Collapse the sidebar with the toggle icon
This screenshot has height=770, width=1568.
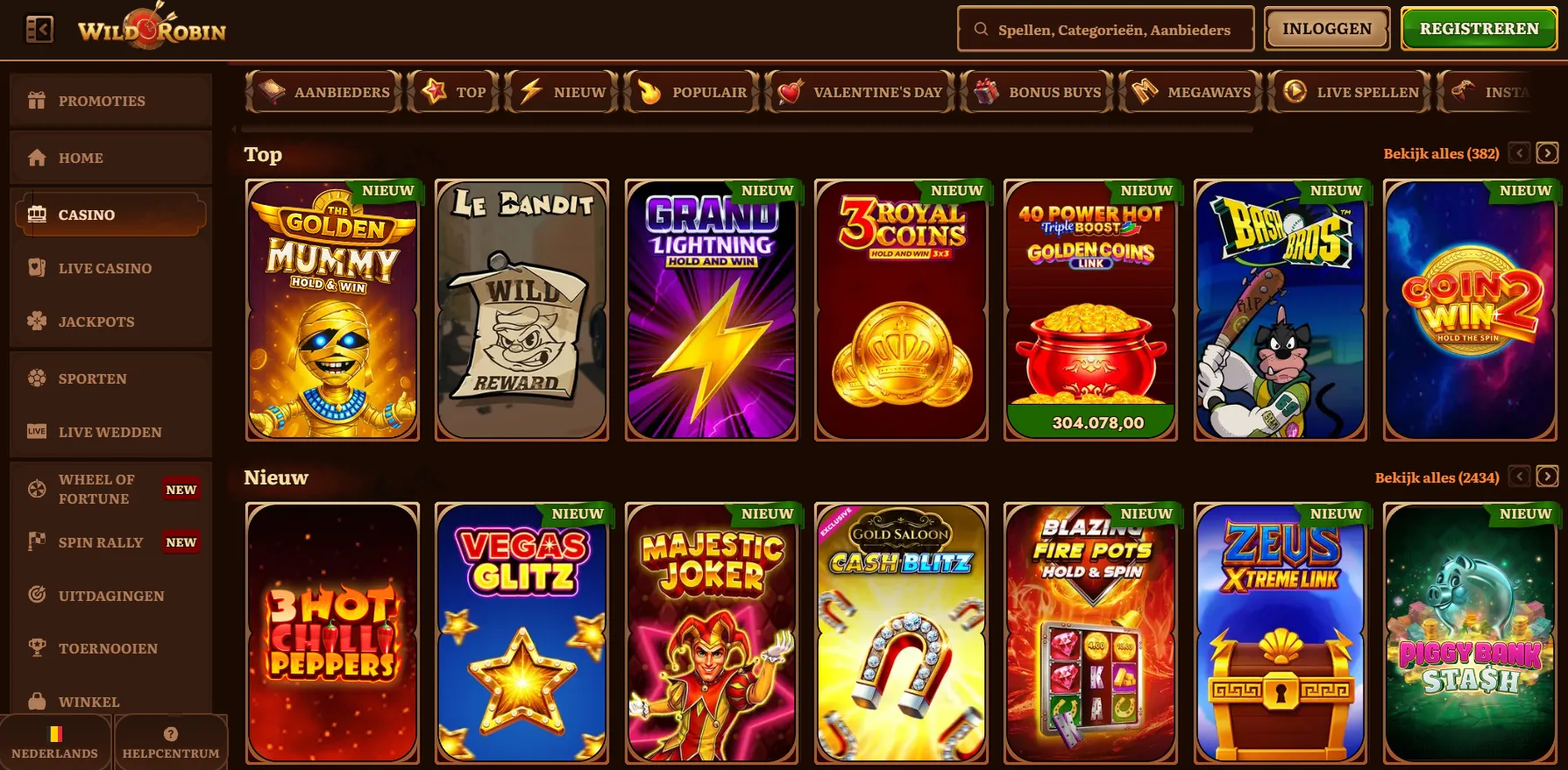point(39,28)
